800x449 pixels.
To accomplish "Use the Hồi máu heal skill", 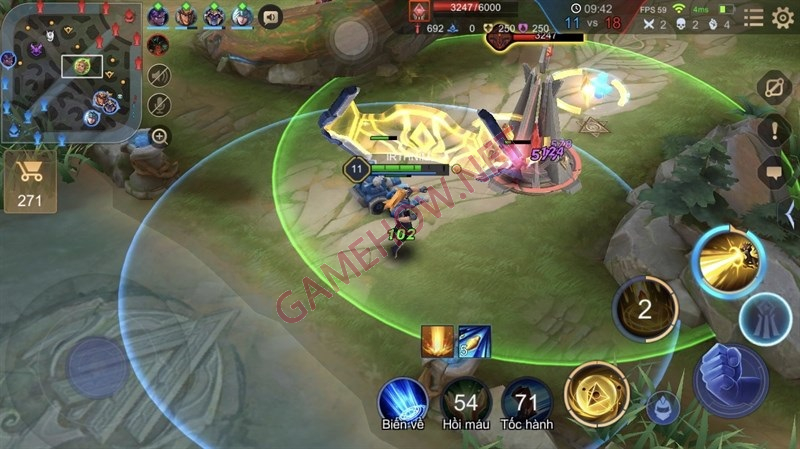I will (465, 402).
